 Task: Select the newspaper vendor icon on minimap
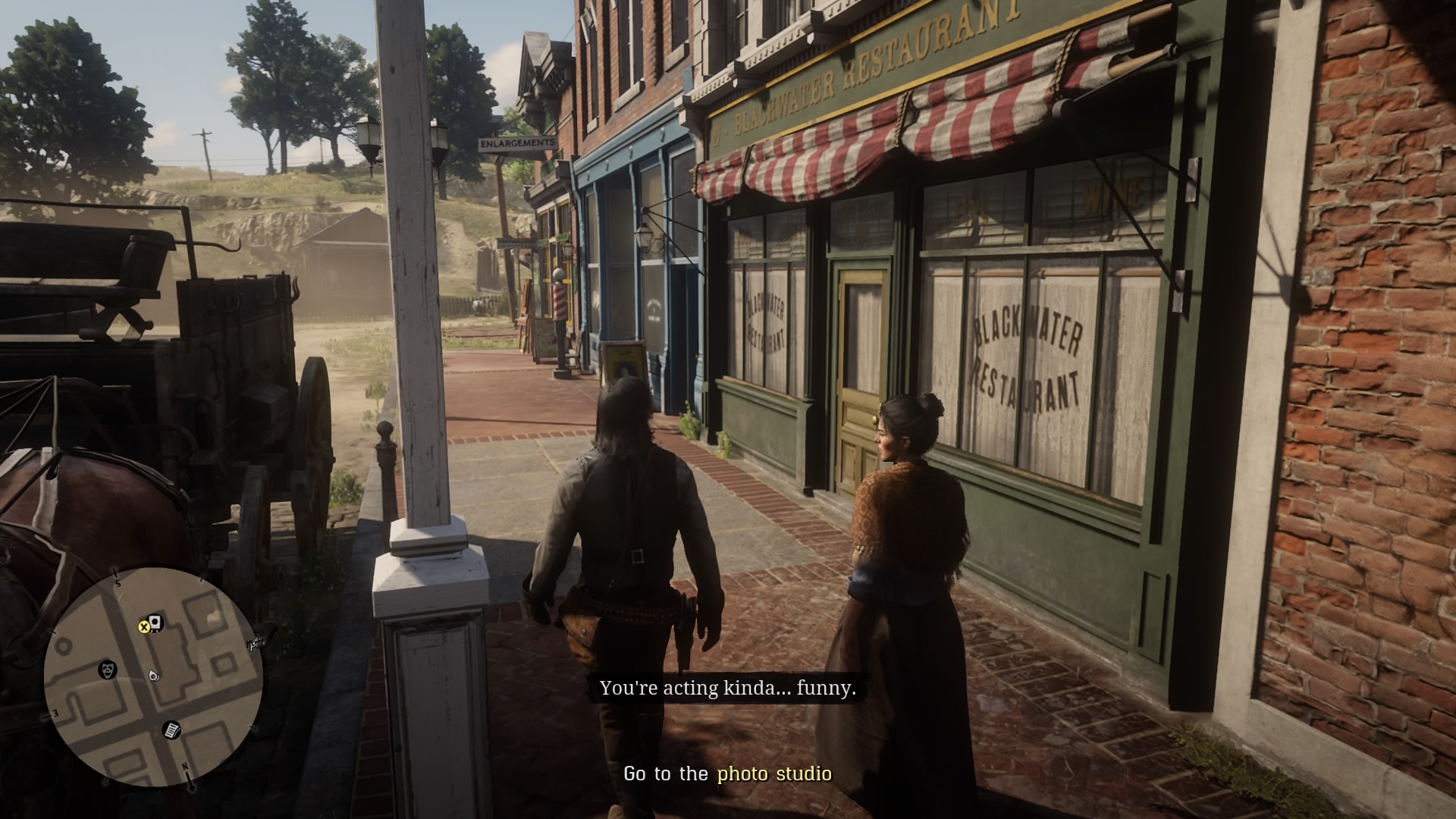pos(171,732)
